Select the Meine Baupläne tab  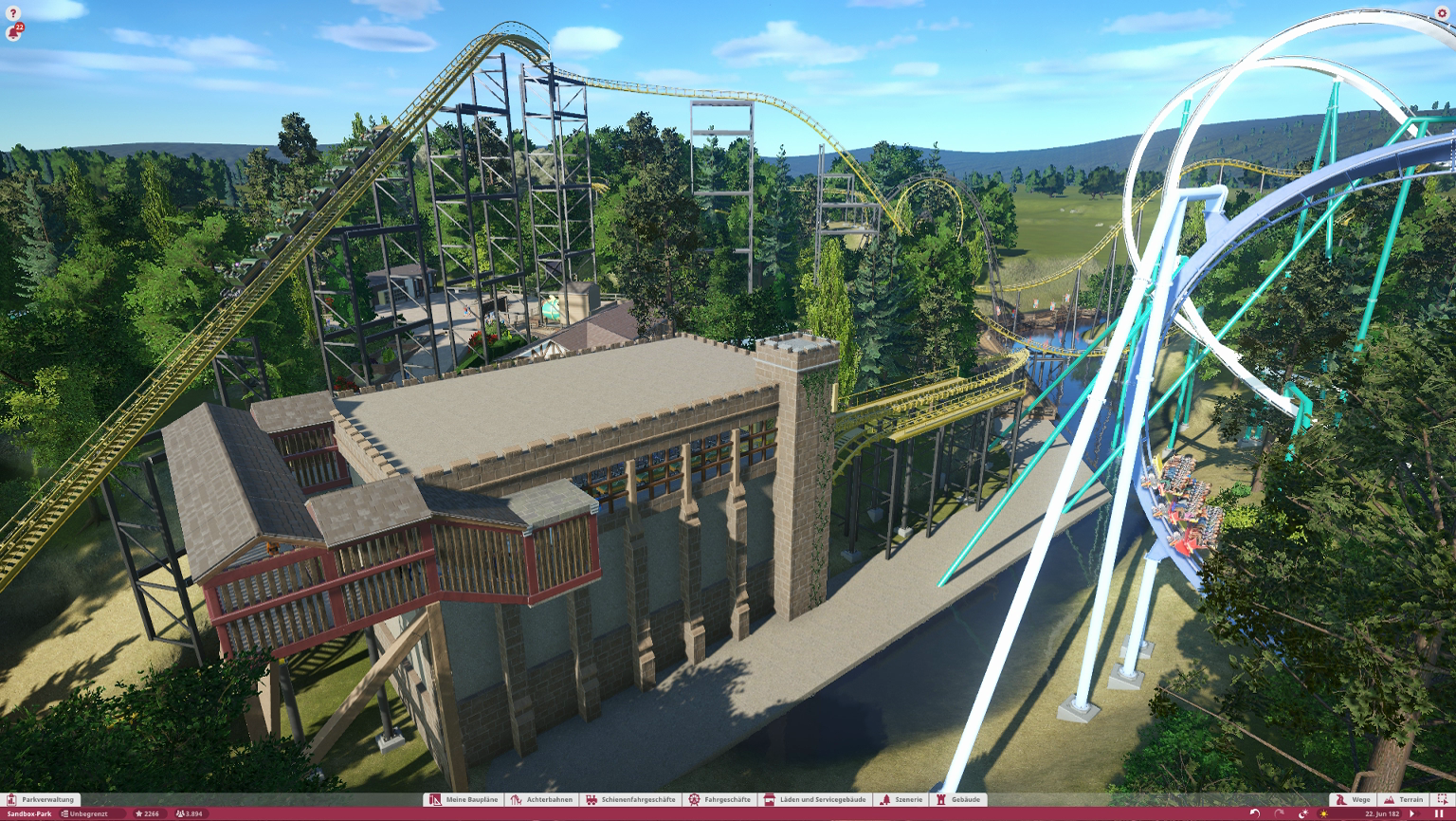[x=464, y=799]
